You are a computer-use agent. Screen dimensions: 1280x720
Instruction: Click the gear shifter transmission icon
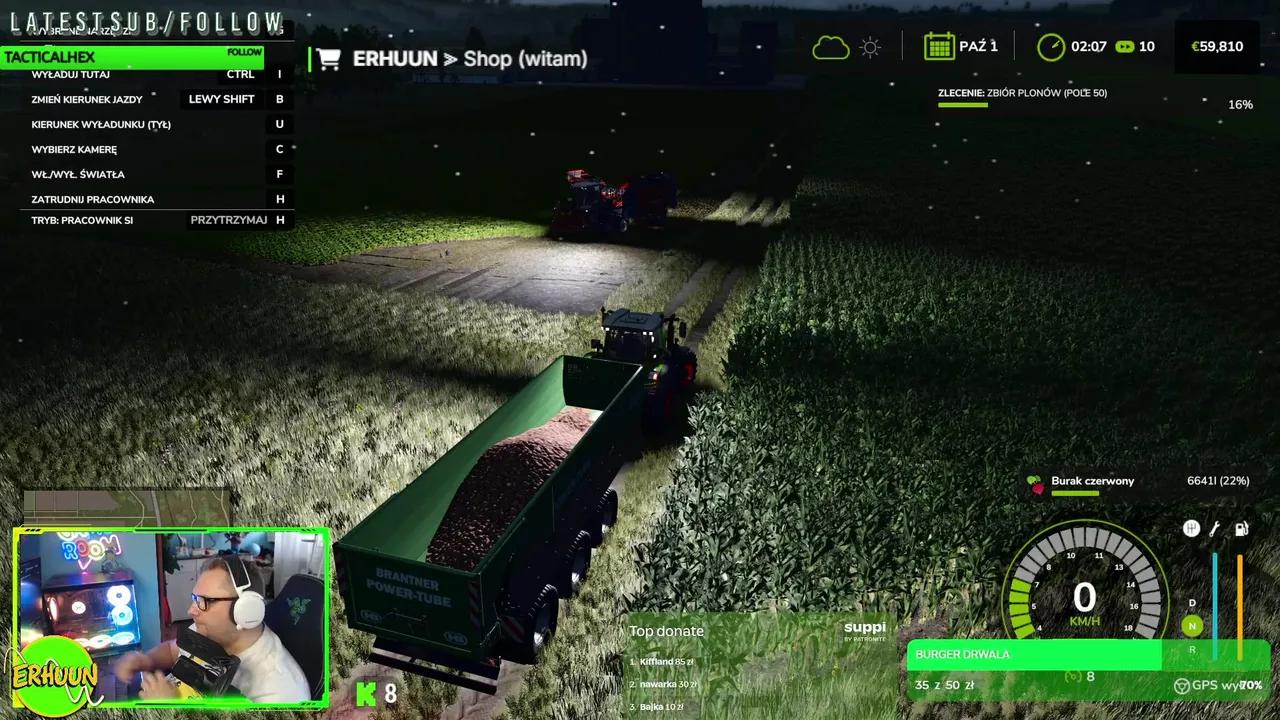1192,528
